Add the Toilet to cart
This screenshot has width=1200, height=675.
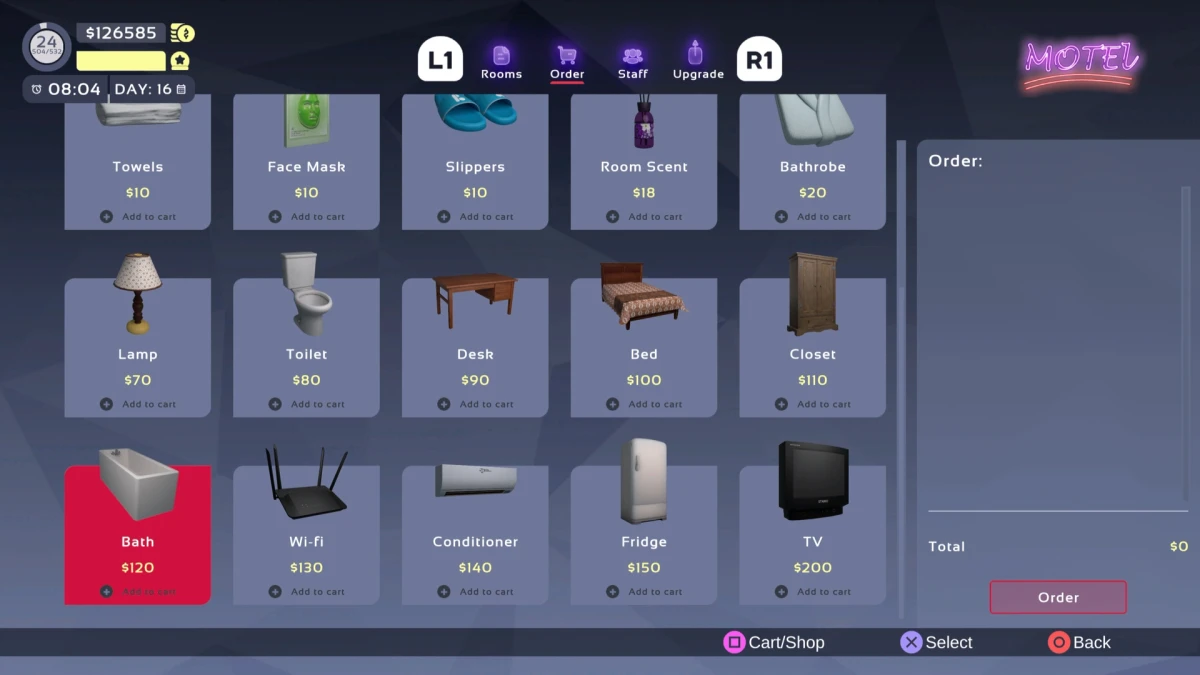point(307,404)
